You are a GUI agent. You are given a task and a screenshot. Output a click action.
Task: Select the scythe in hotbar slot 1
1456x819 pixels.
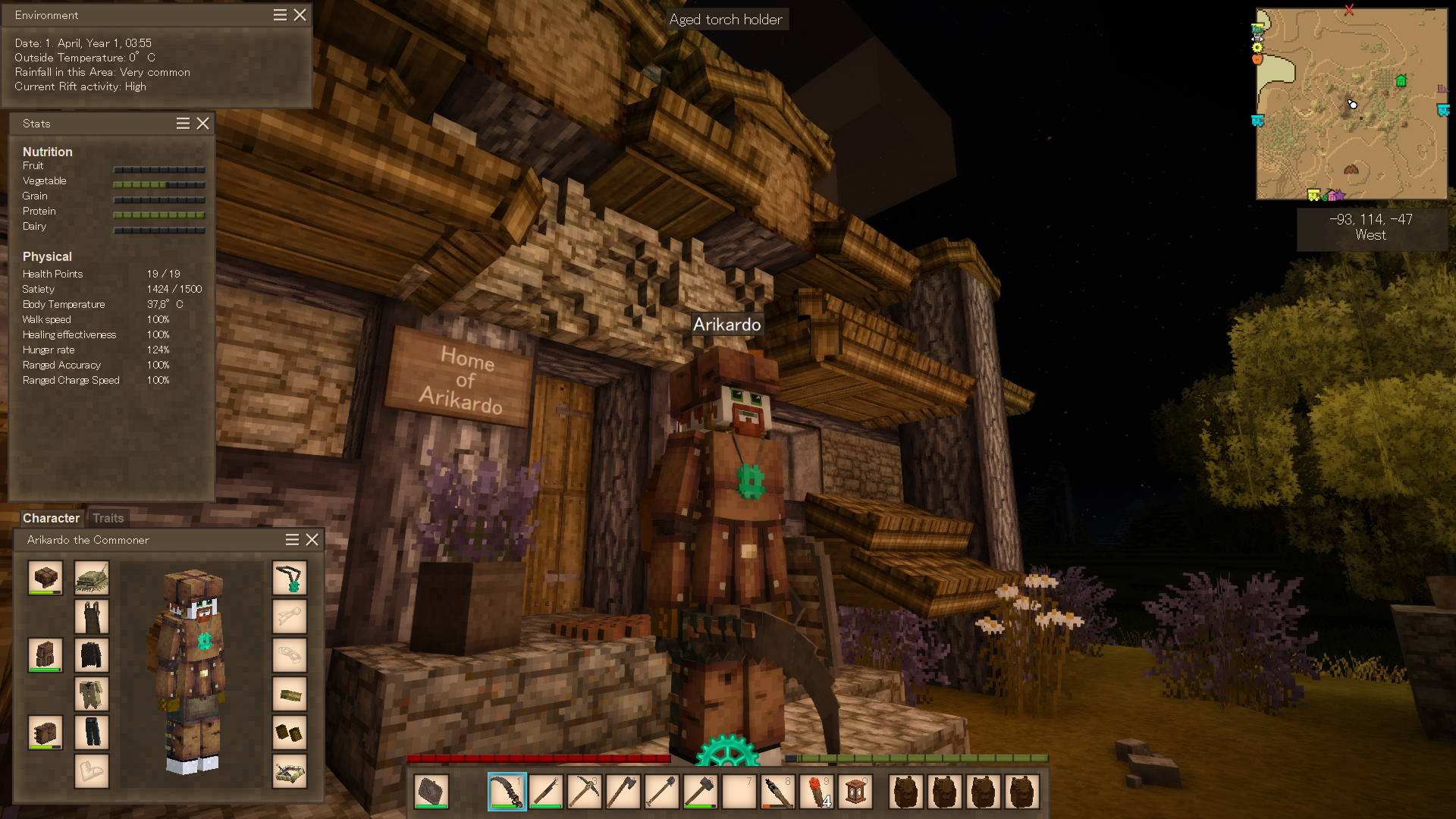pos(507,792)
